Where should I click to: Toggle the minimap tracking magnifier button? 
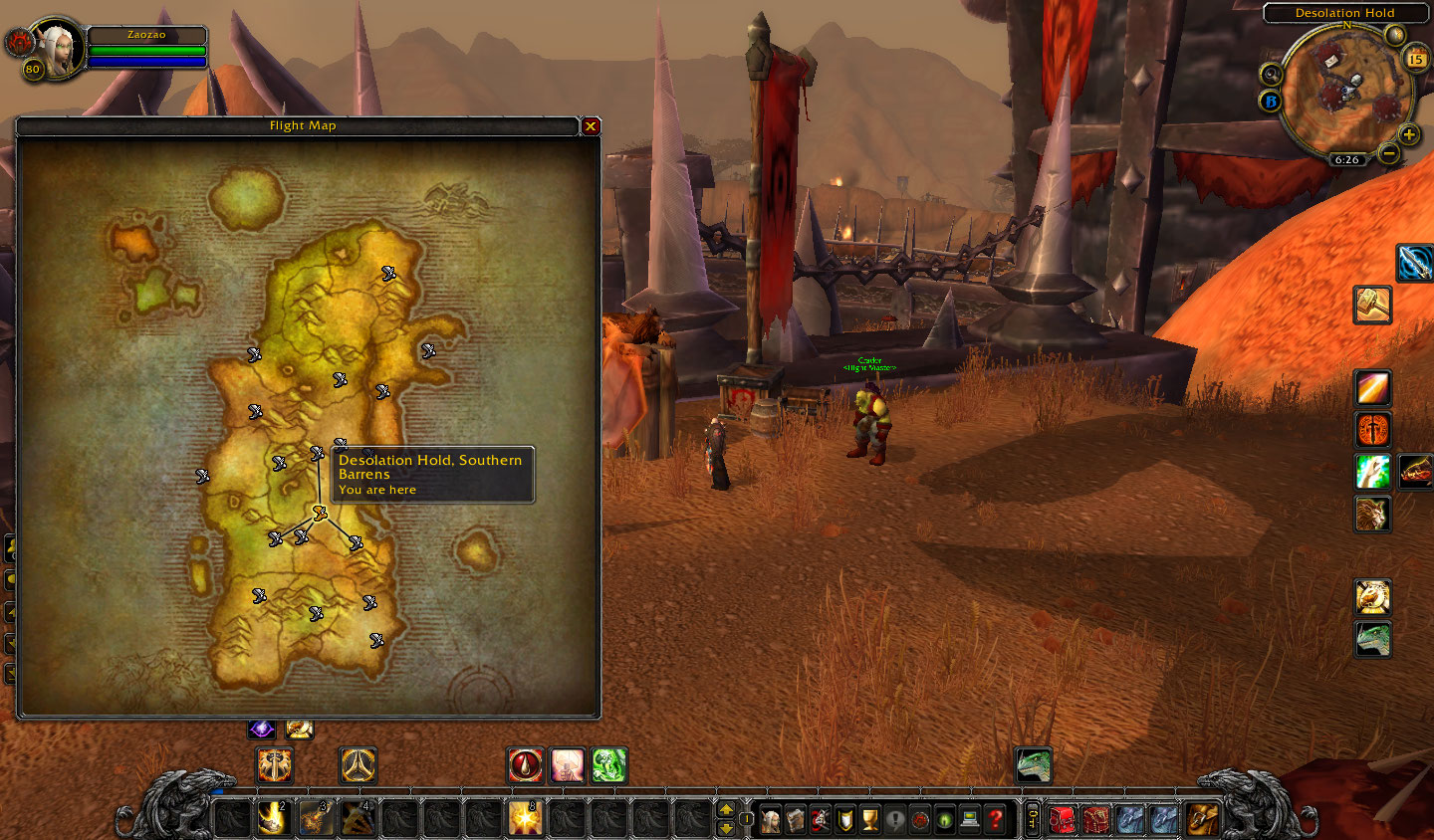point(1271,74)
